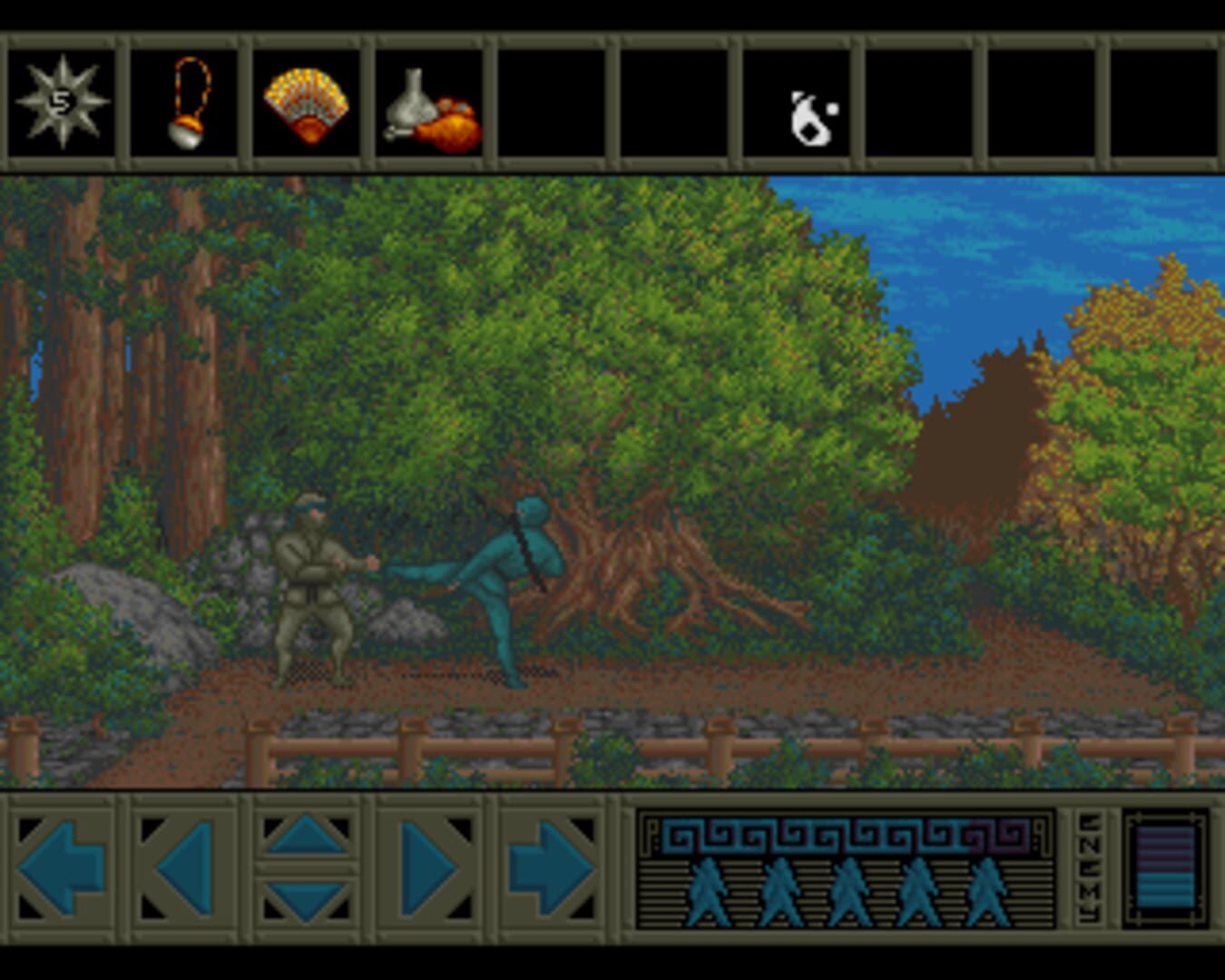Select the amulet pendant inventory item
1225x980 pixels.
tap(184, 103)
